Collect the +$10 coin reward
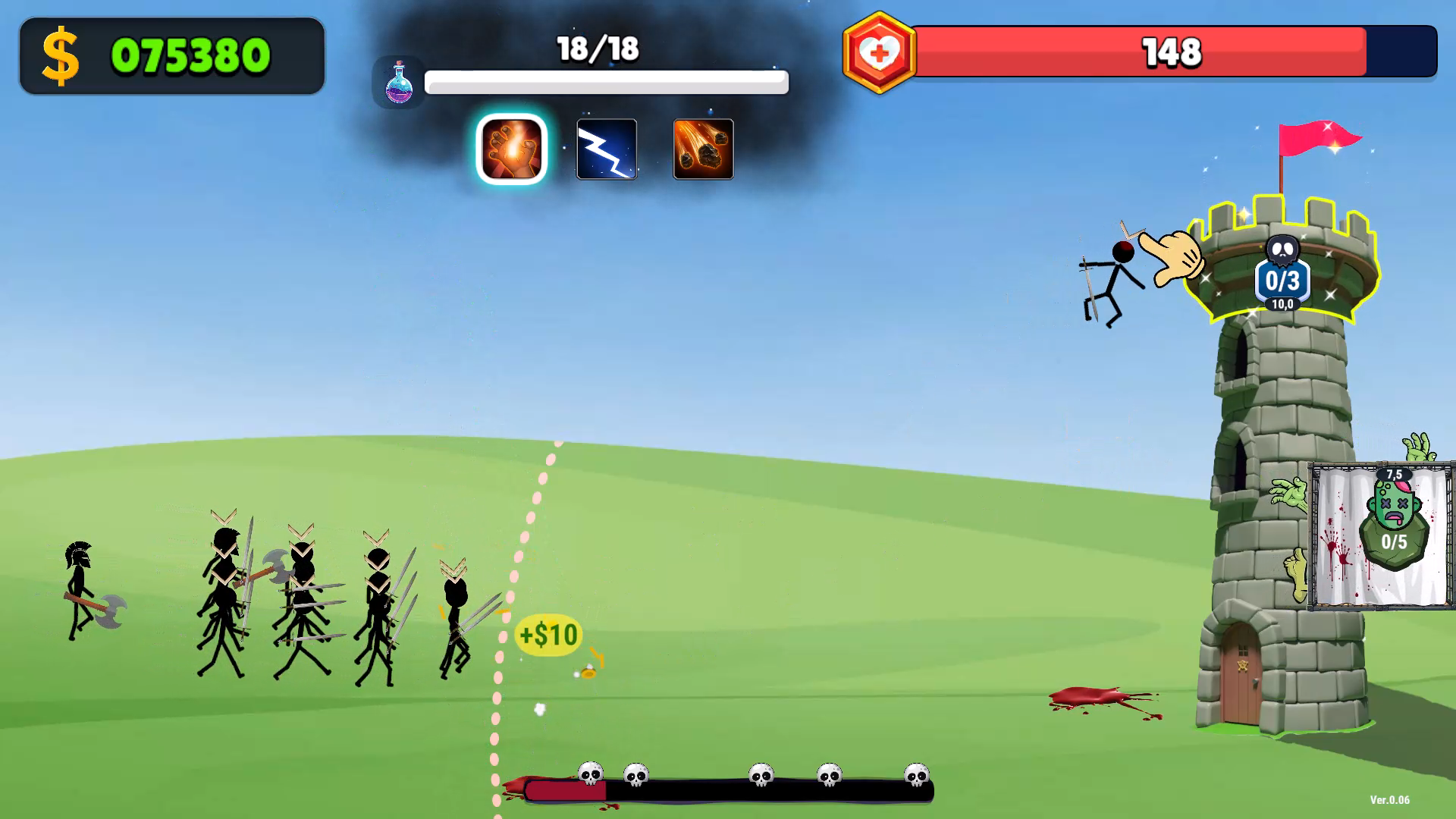Viewport: 1456px width, 819px height. coord(547,635)
